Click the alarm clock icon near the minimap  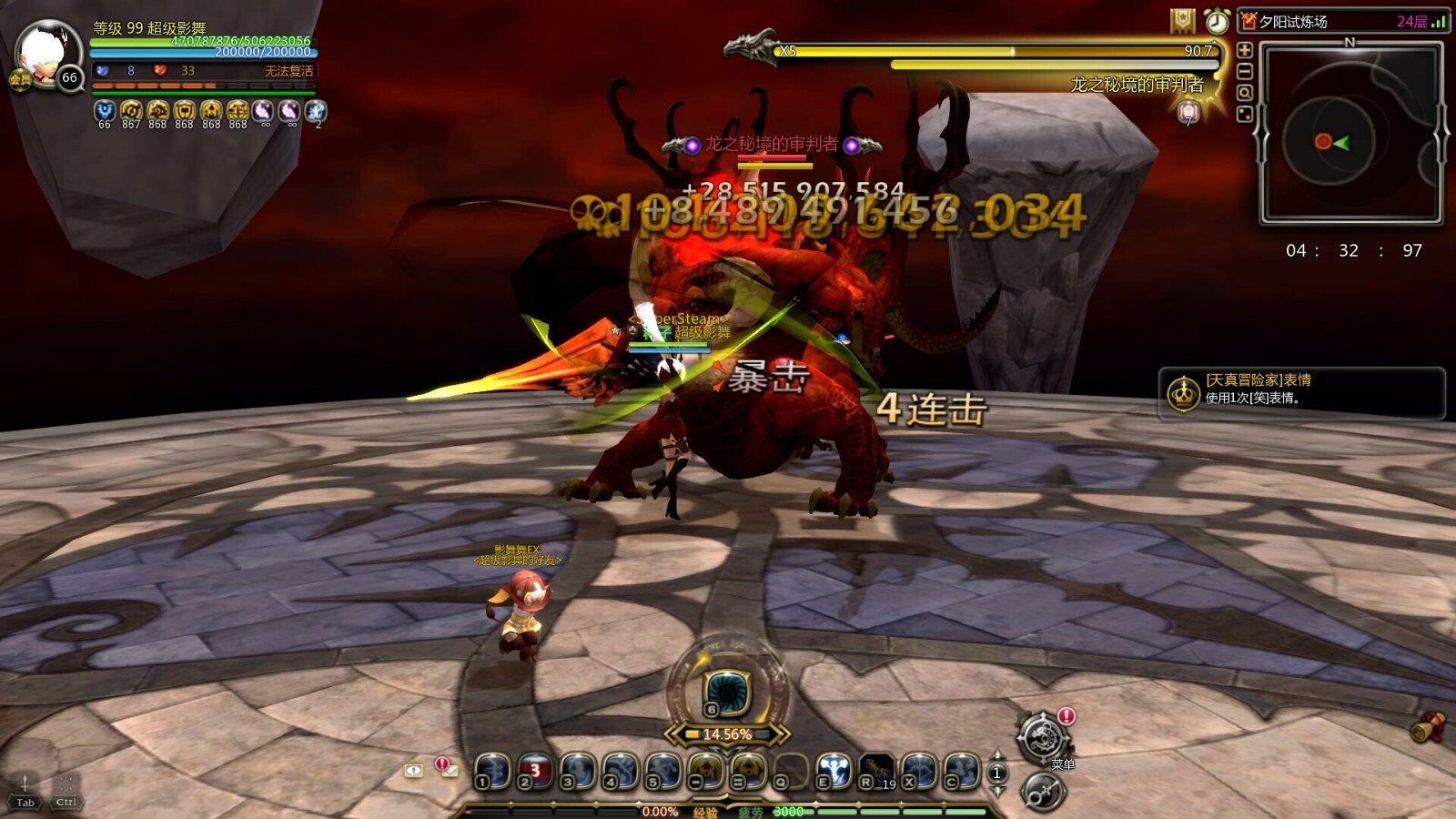(1218, 22)
